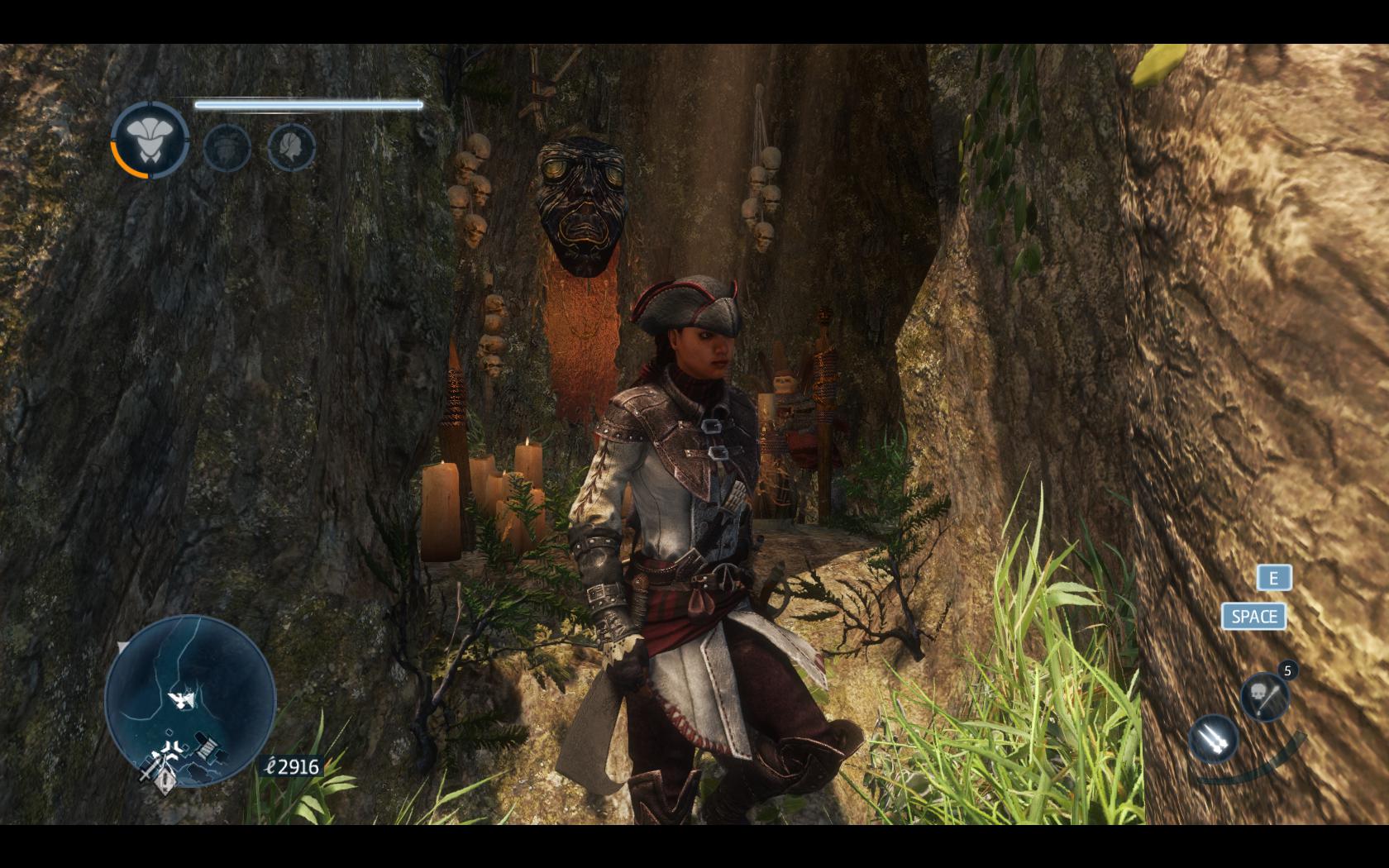Viewport: 1389px width, 868px height.
Task: Choose the Lady persona silhouette icon
Action: click(x=291, y=148)
